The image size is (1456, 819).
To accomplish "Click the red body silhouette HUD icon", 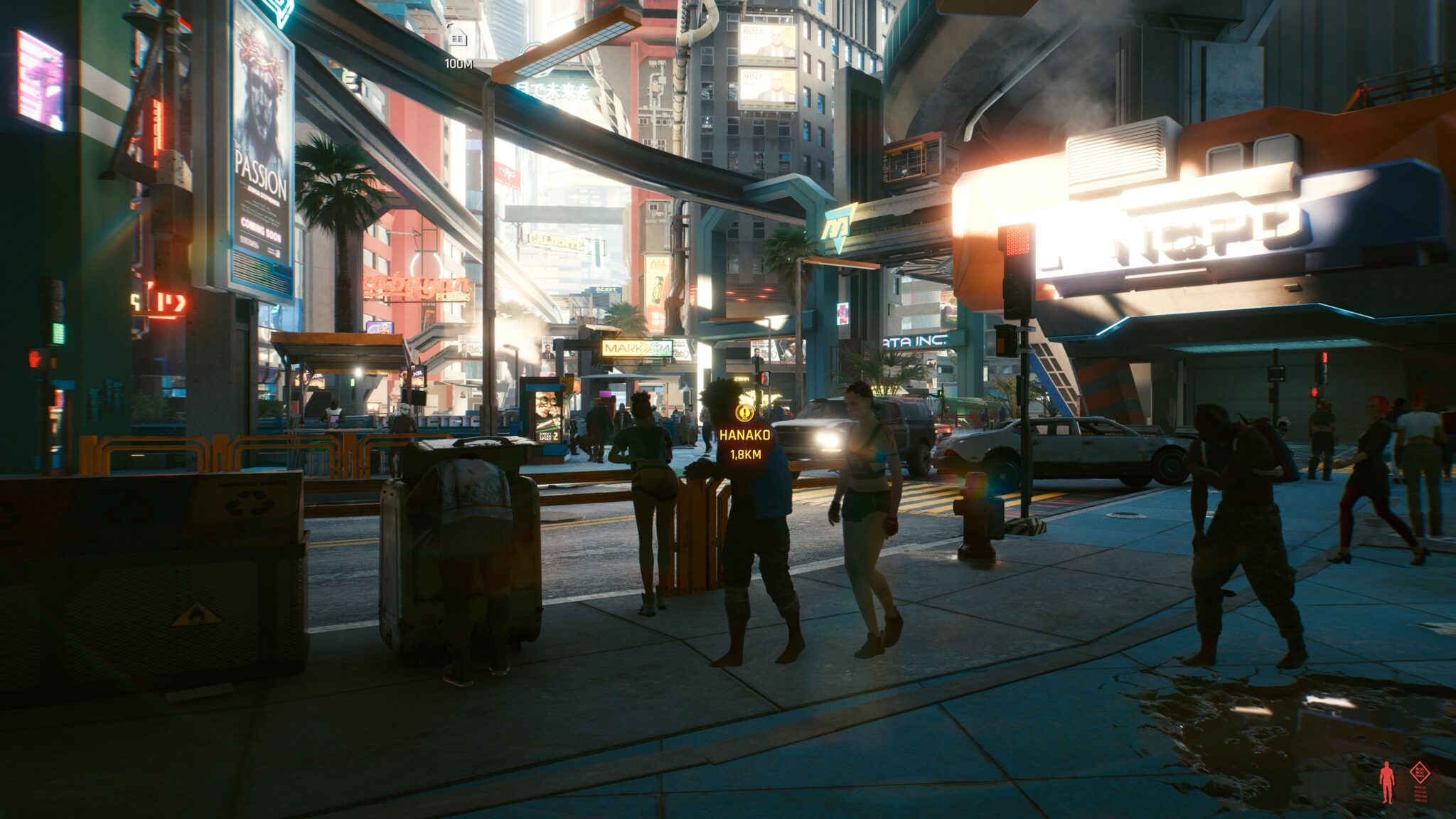I will click(x=1386, y=783).
